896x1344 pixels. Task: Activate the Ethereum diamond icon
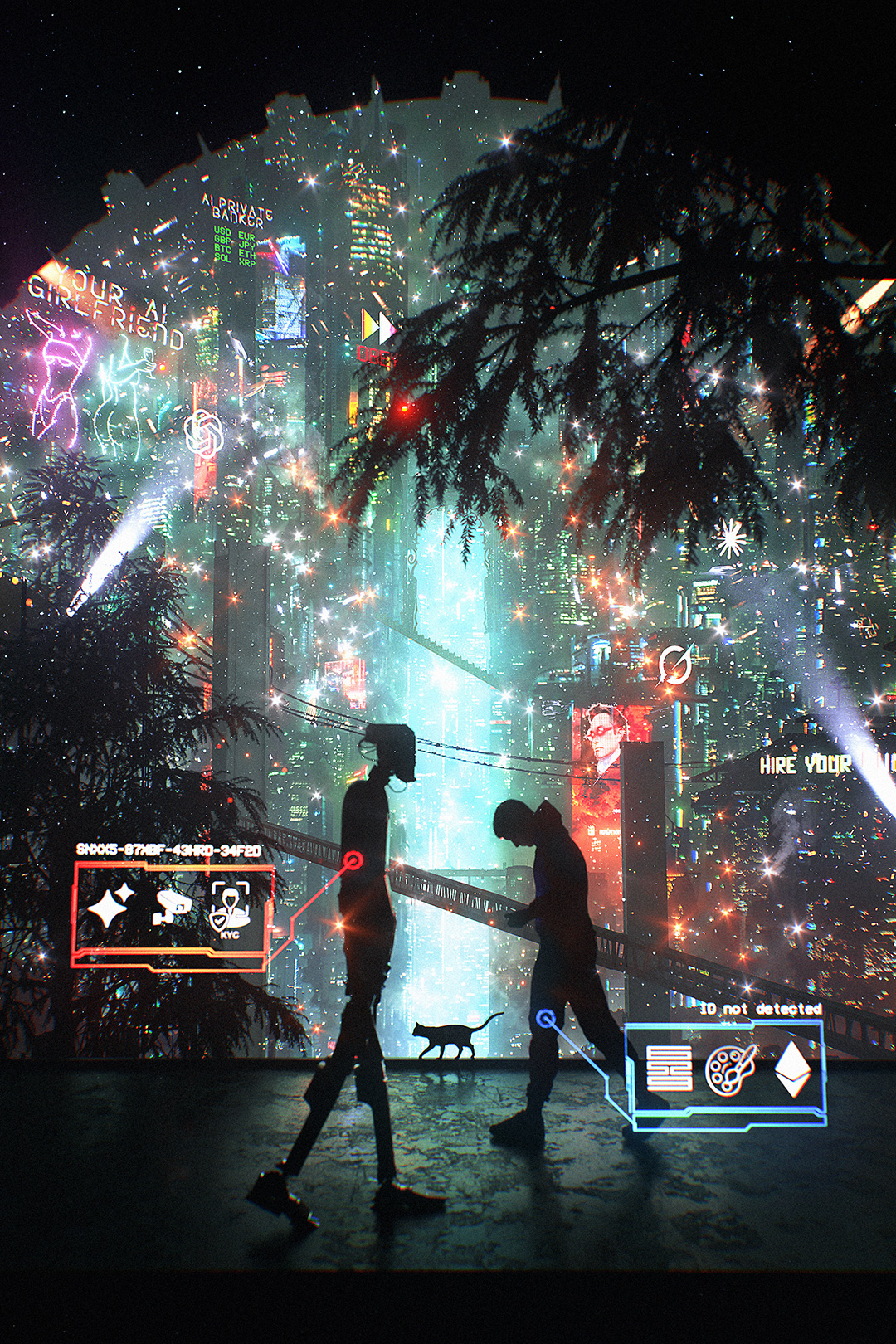click(793, 1069)
